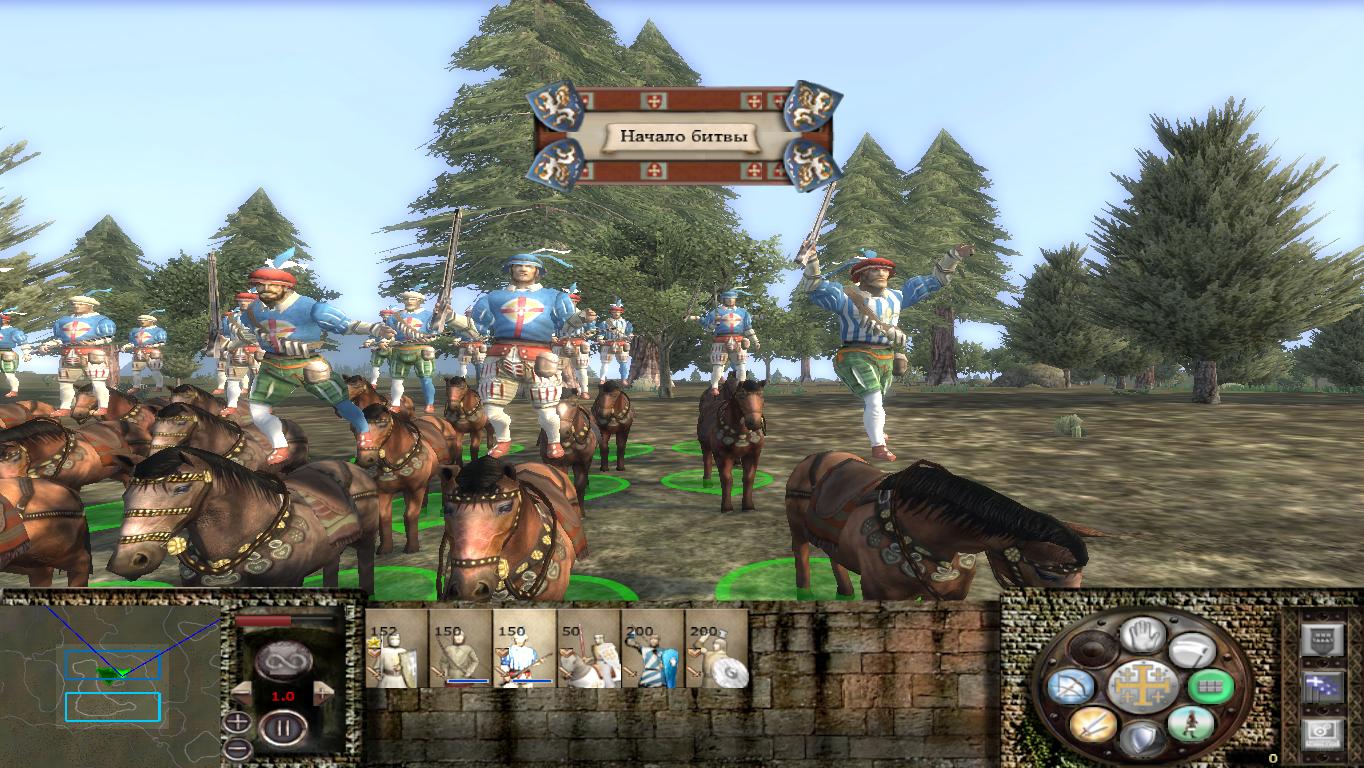Screen dimensions: 1364x768
Task: Toggle the bow and arrow fire-at-will icon
Action: pyautogui.click(x=1069, y=687)
